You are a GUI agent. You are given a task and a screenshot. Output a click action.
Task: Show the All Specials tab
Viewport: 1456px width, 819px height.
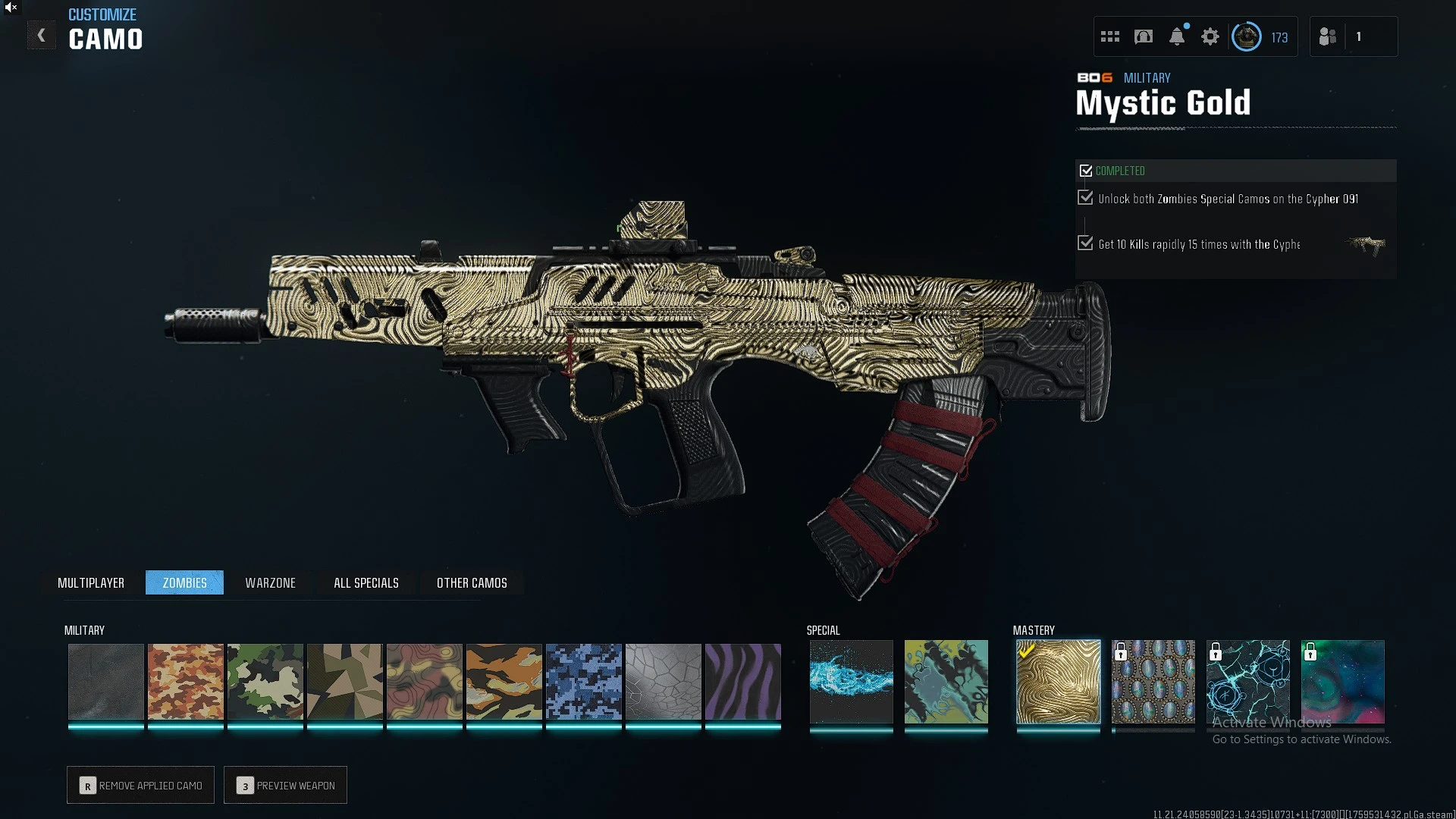366,582
